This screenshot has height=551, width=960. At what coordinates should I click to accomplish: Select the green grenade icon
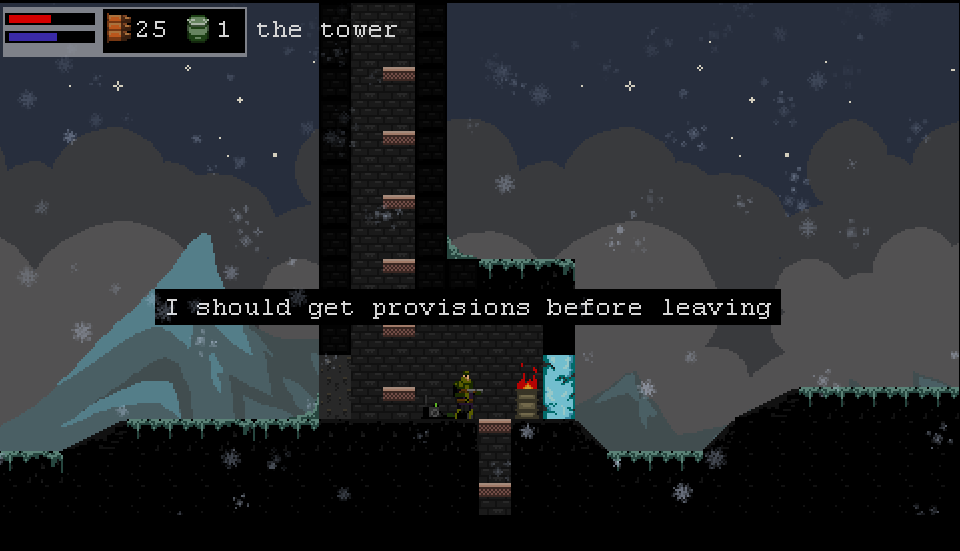tap(198, 30)
